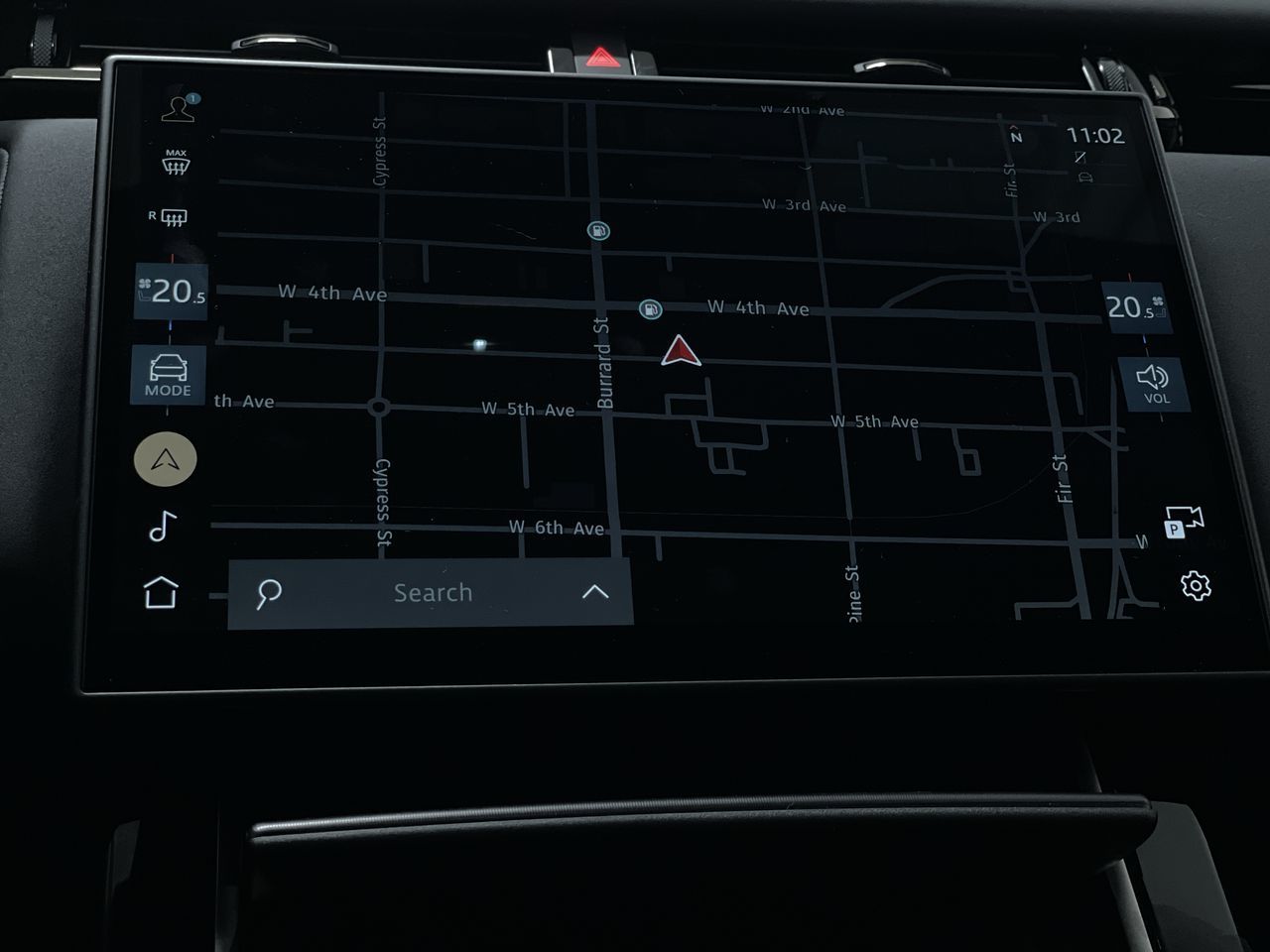Toggle the rear window defroster
1270x952 pixels.
[x=170, y=217]
